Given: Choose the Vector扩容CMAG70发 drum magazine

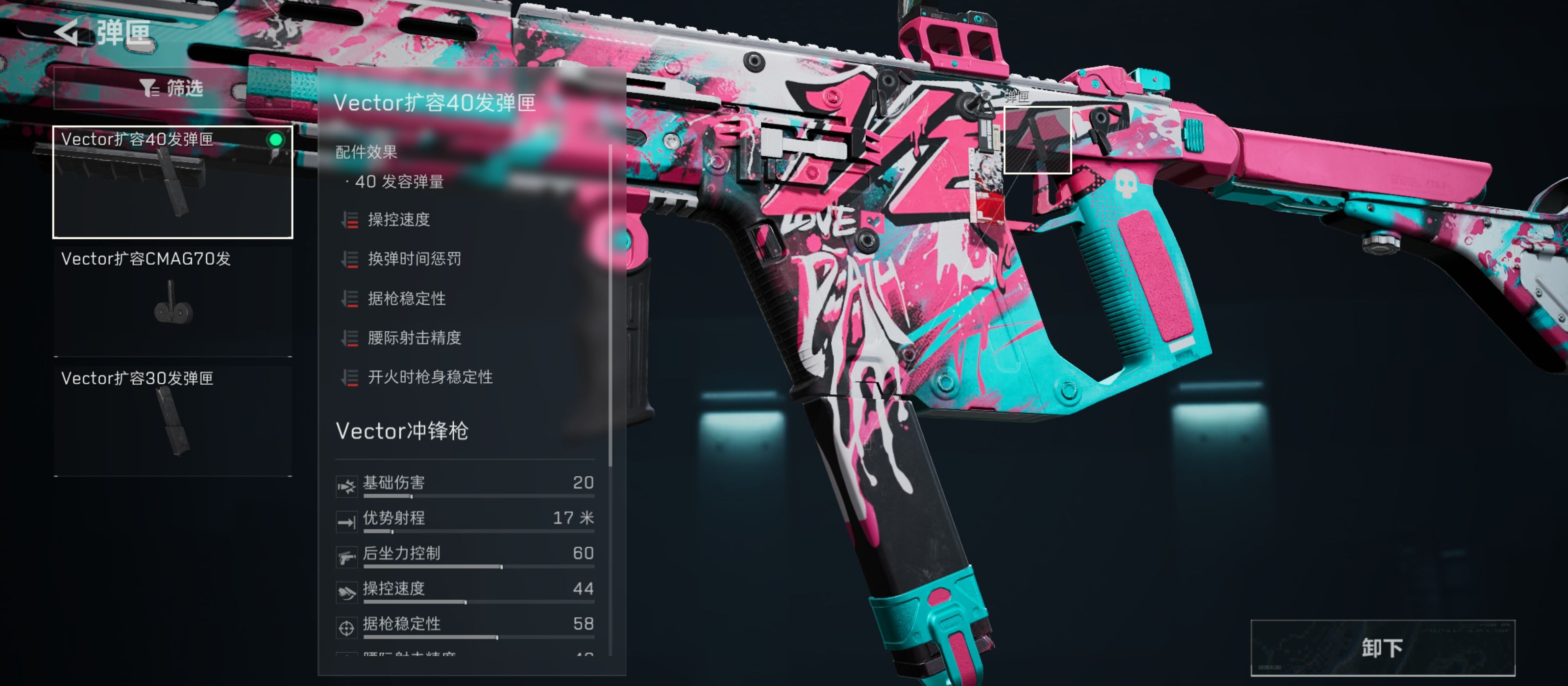Looking at the screenshot, I should point(173,301).
